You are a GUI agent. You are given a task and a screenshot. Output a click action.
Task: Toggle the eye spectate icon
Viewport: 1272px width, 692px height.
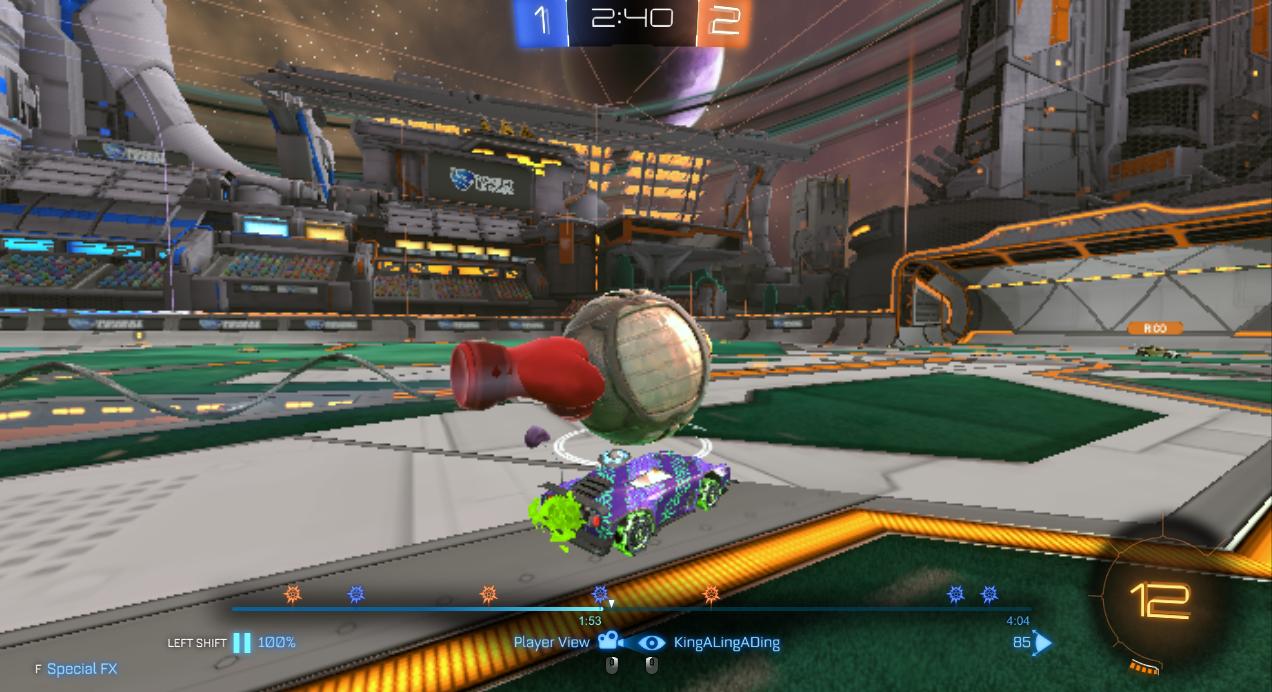pos(651,642)
